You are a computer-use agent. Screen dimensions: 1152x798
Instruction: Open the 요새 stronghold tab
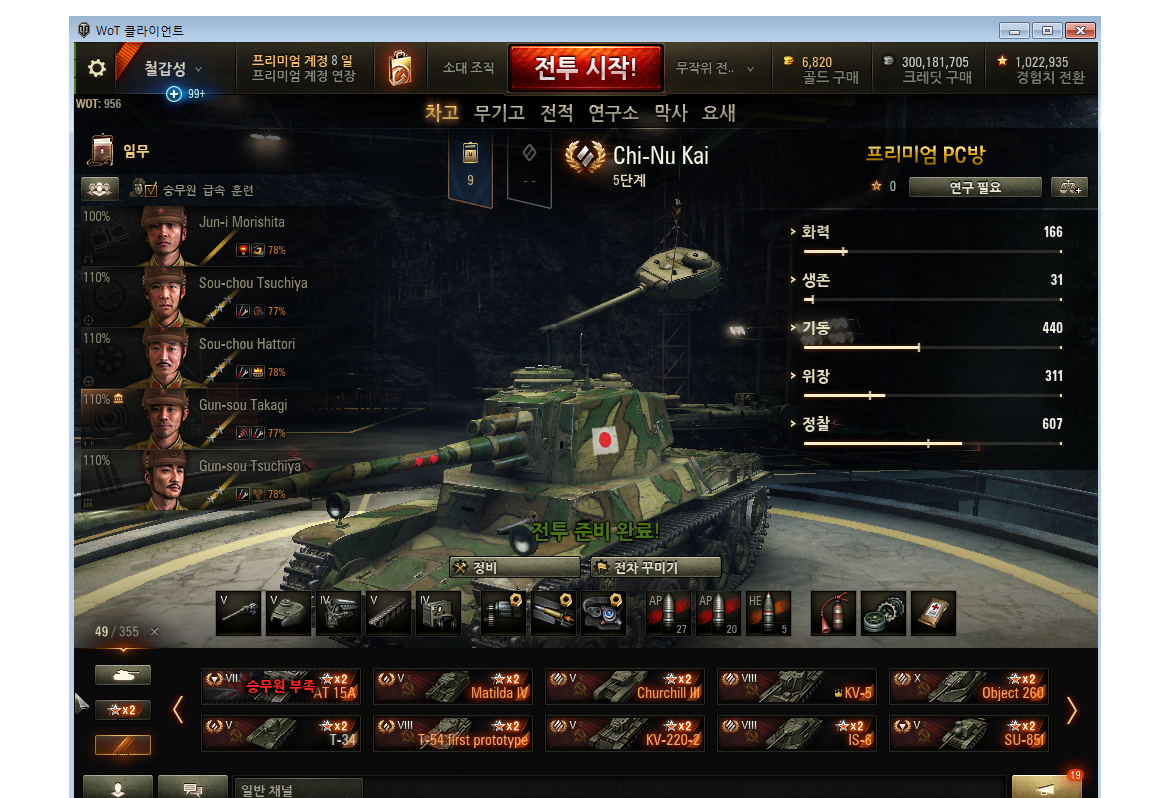719,113
